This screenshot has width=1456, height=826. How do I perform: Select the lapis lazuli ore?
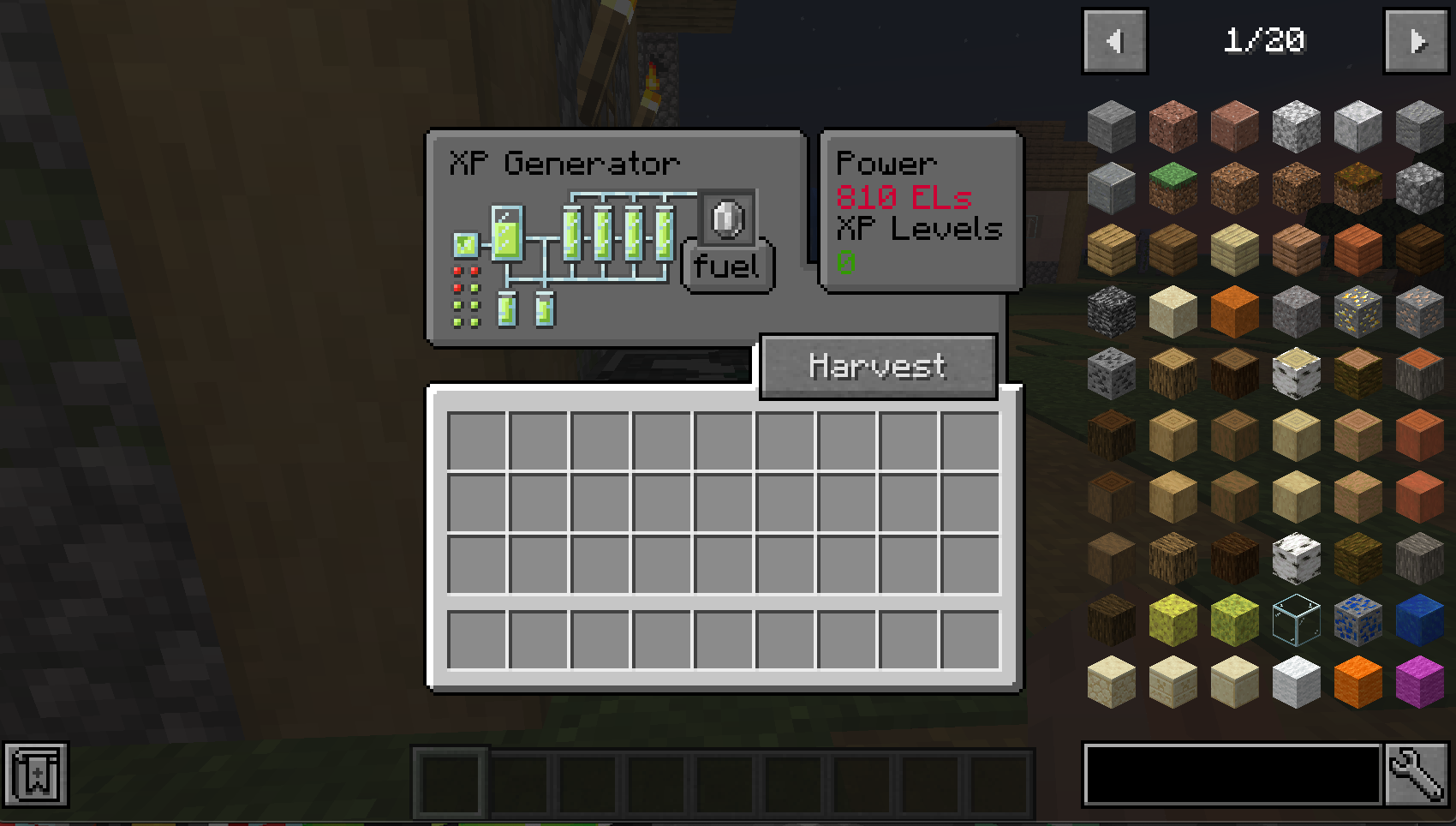tap(1357, 619)
